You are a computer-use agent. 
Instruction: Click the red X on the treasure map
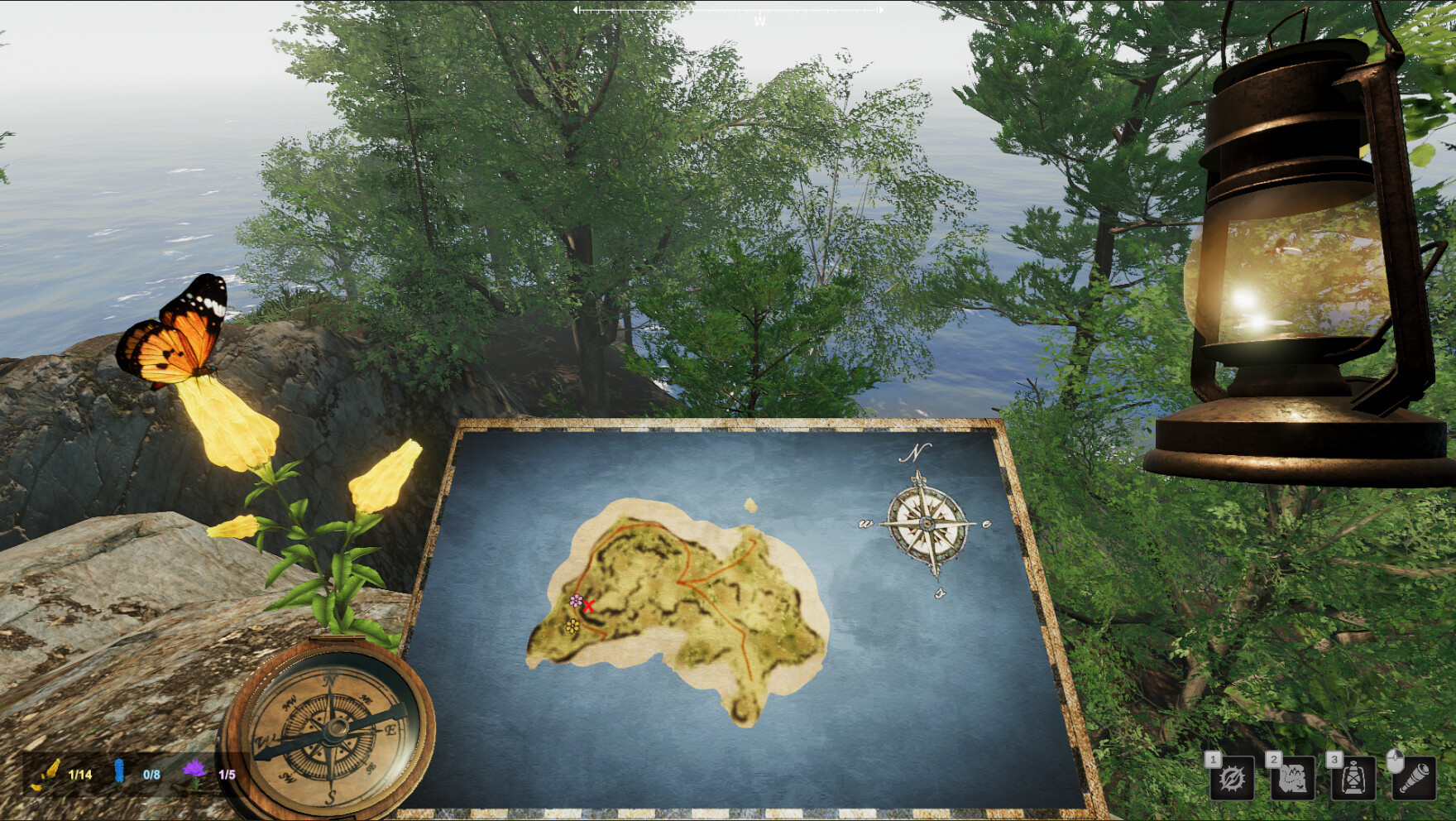coord(589,606)
